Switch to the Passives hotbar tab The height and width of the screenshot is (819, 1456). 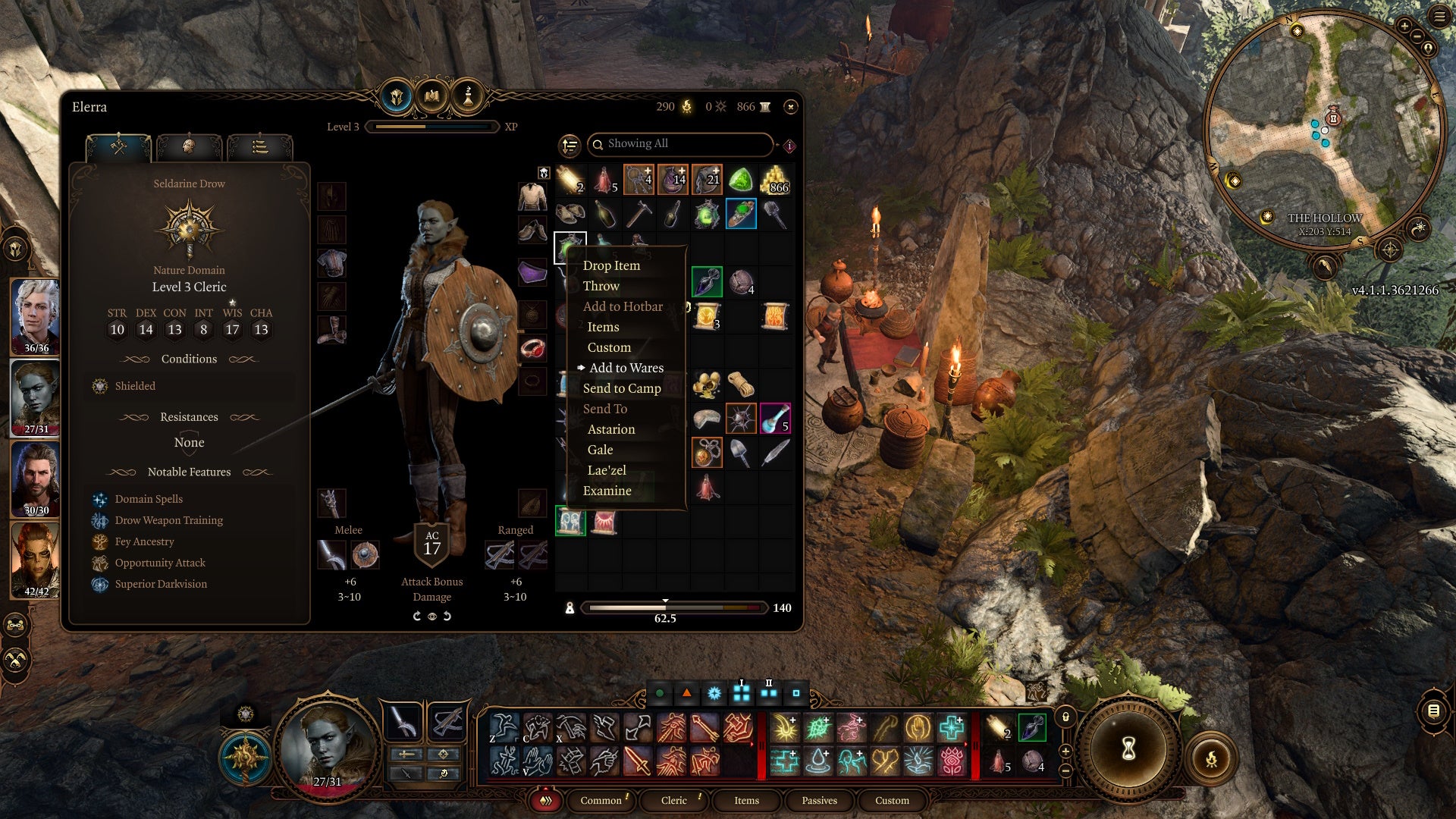(819, 800)
